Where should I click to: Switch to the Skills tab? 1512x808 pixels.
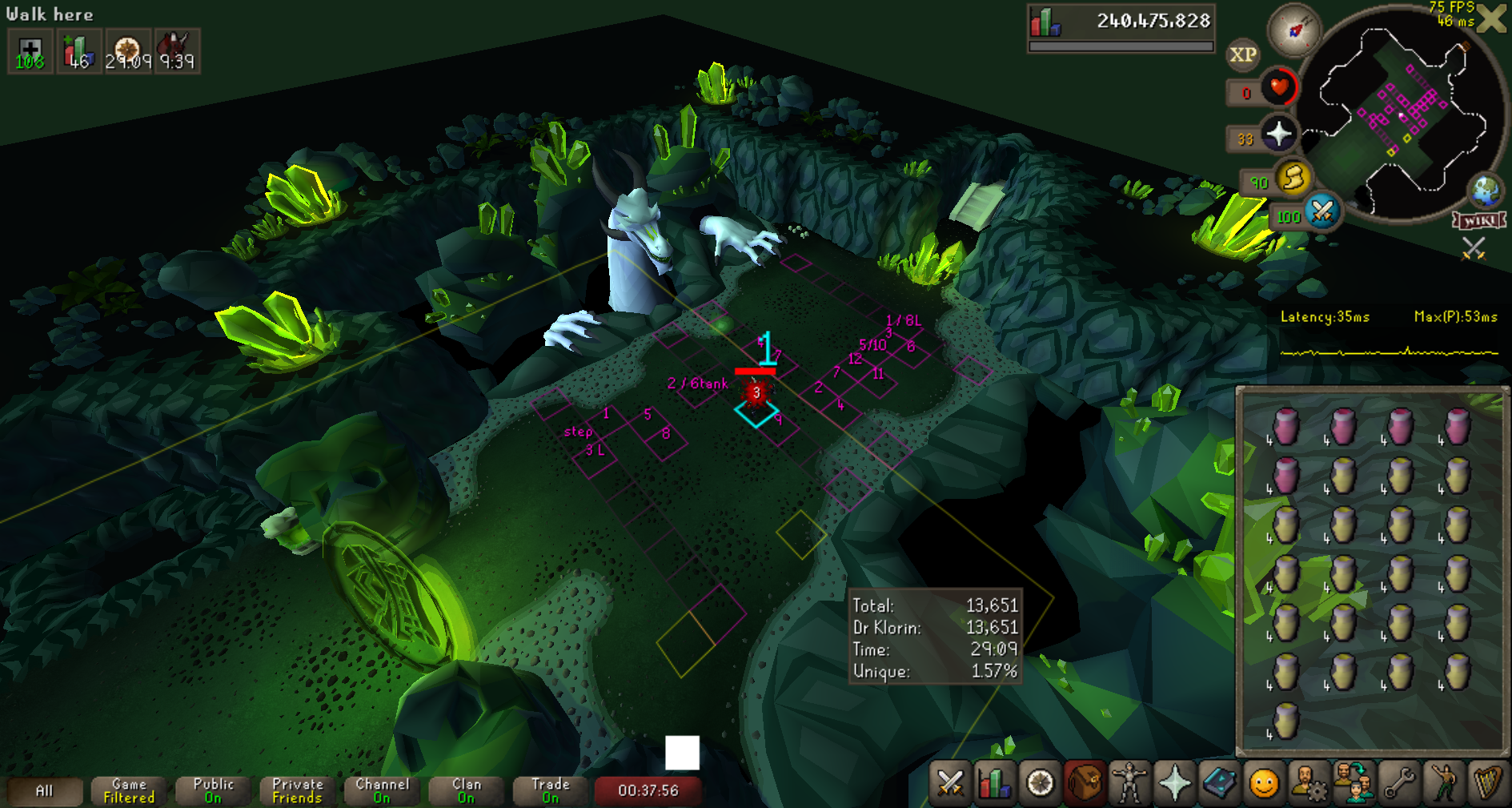coord(995,782)
